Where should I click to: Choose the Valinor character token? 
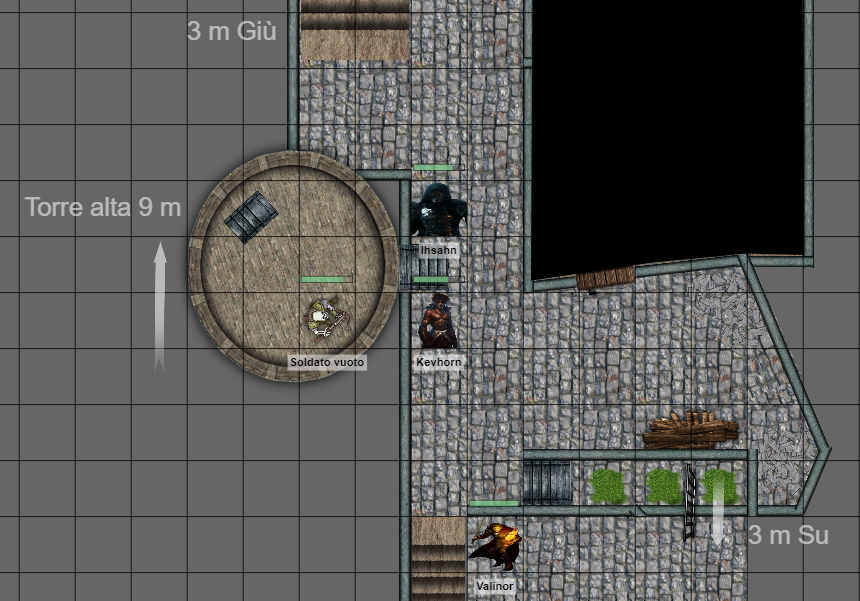coord(495,545)
